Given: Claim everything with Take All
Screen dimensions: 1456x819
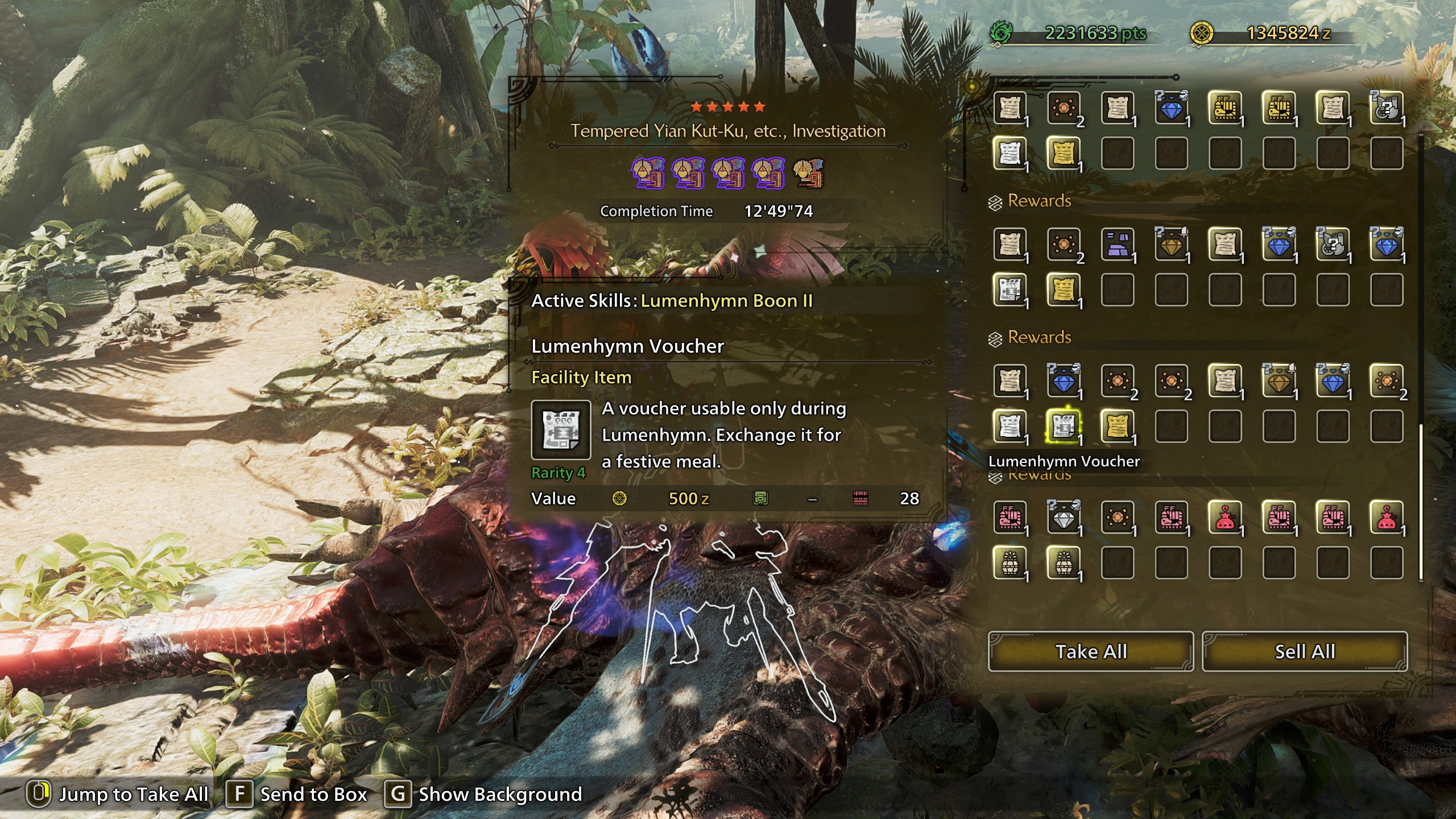Looking at the screenshot, I should pos(1090,651).
